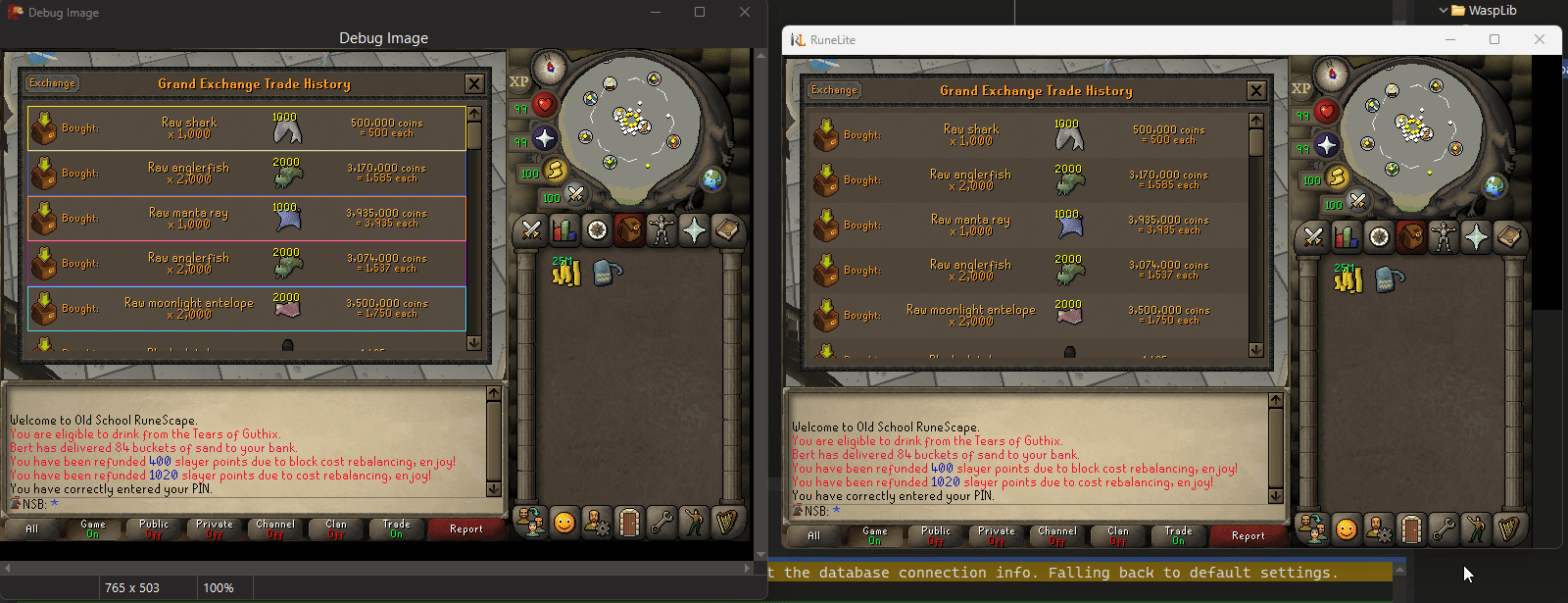
Task: Open the settings wrench tab in RuneLite window
Action: coord(1443,529)
